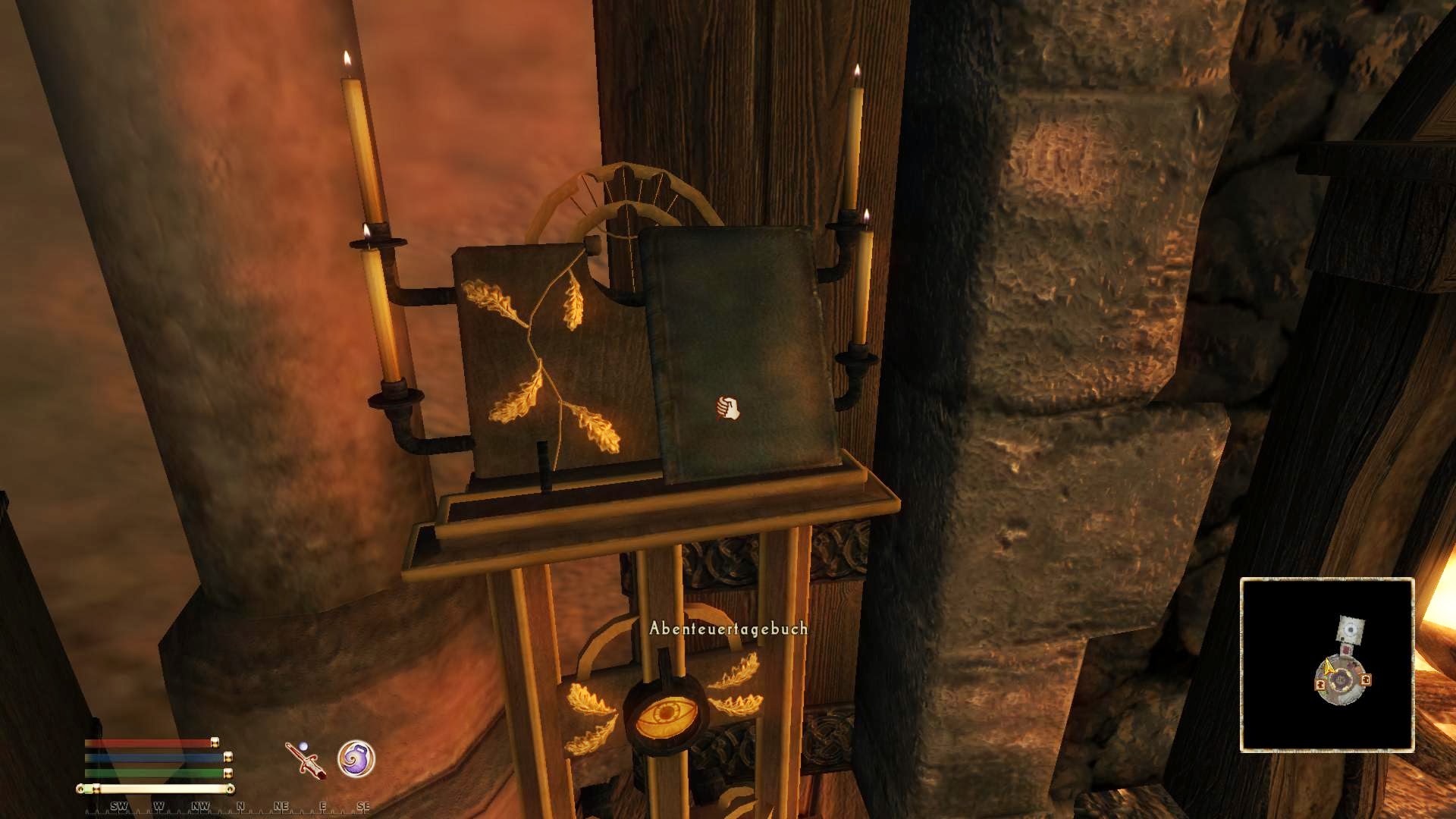
Task: Click the eastern door marker on minimap
Action: [1365, 680]
